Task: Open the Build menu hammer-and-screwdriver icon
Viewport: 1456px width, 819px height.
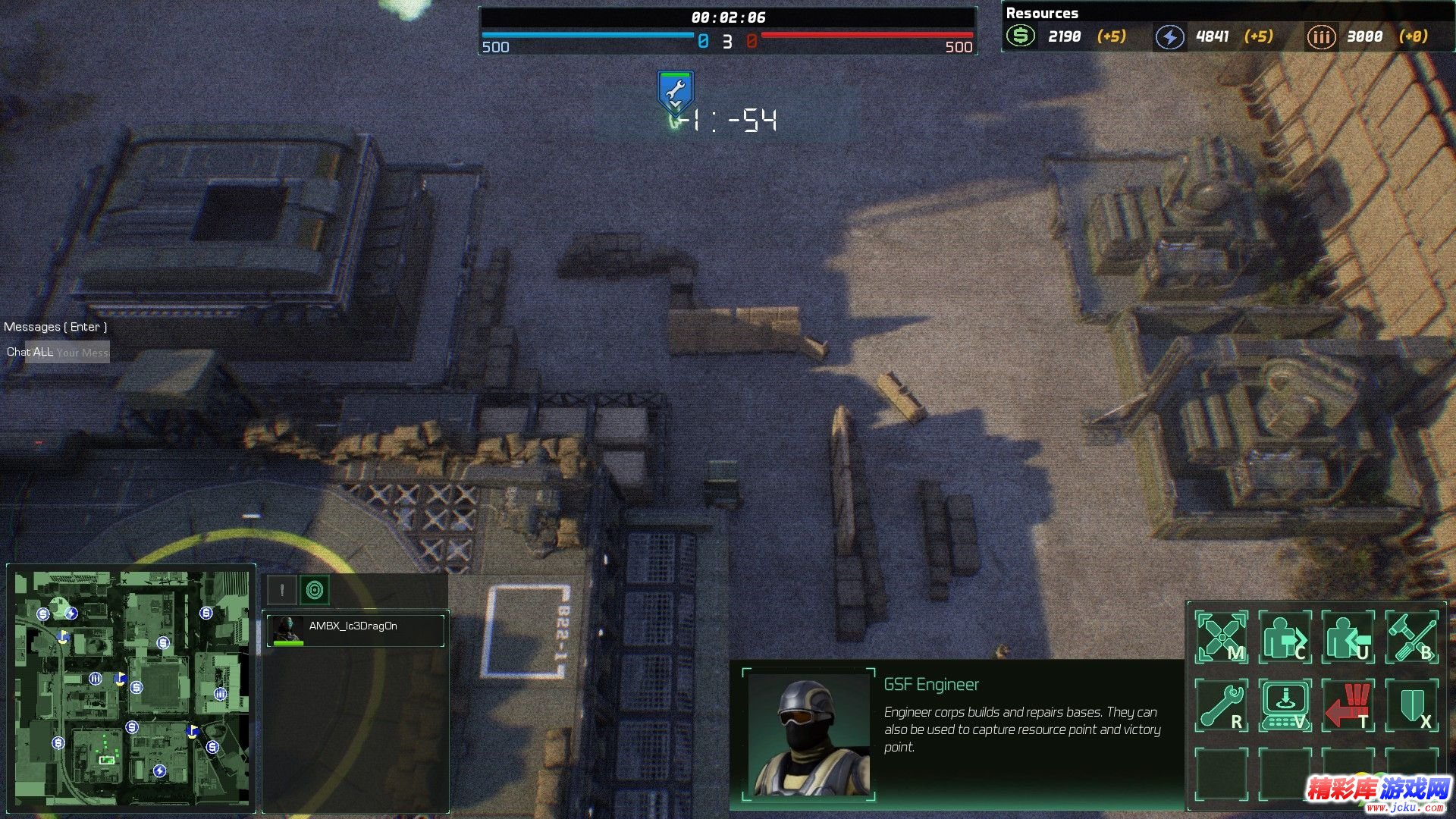Action: (x=1411, y=637)
